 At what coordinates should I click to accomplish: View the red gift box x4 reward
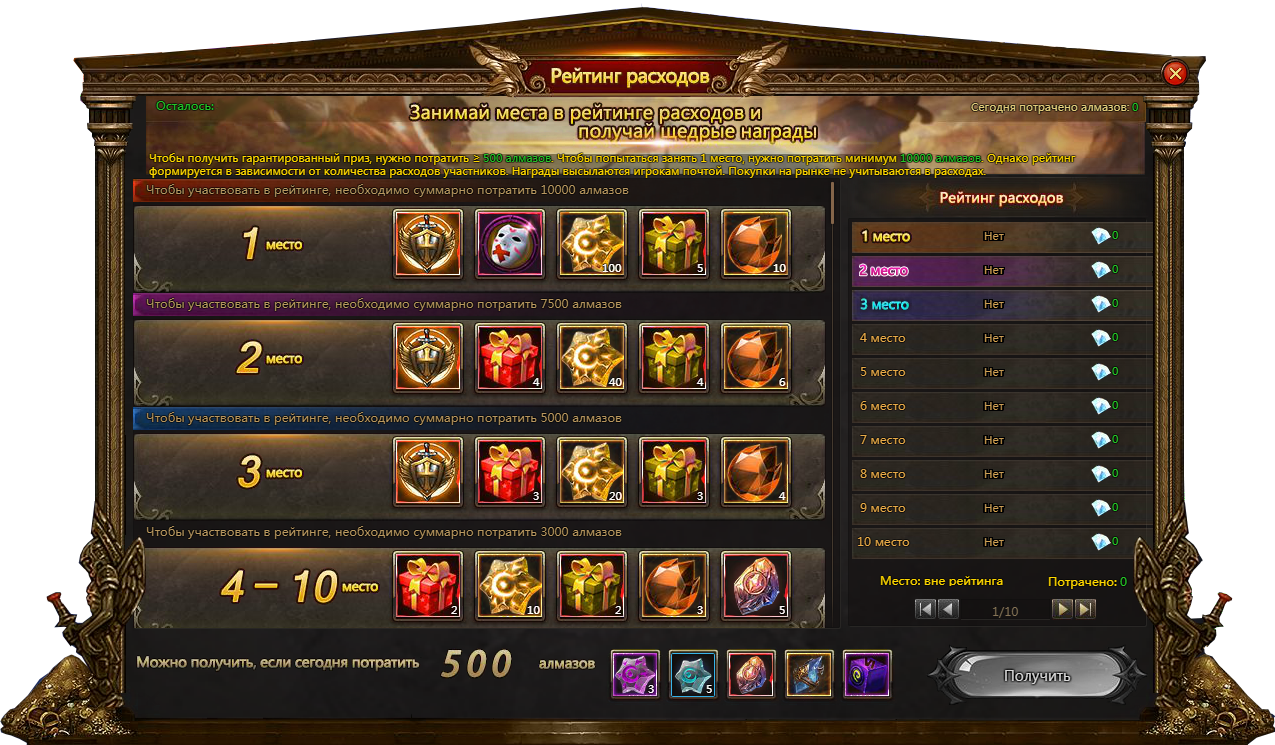[x=510, y=357]
